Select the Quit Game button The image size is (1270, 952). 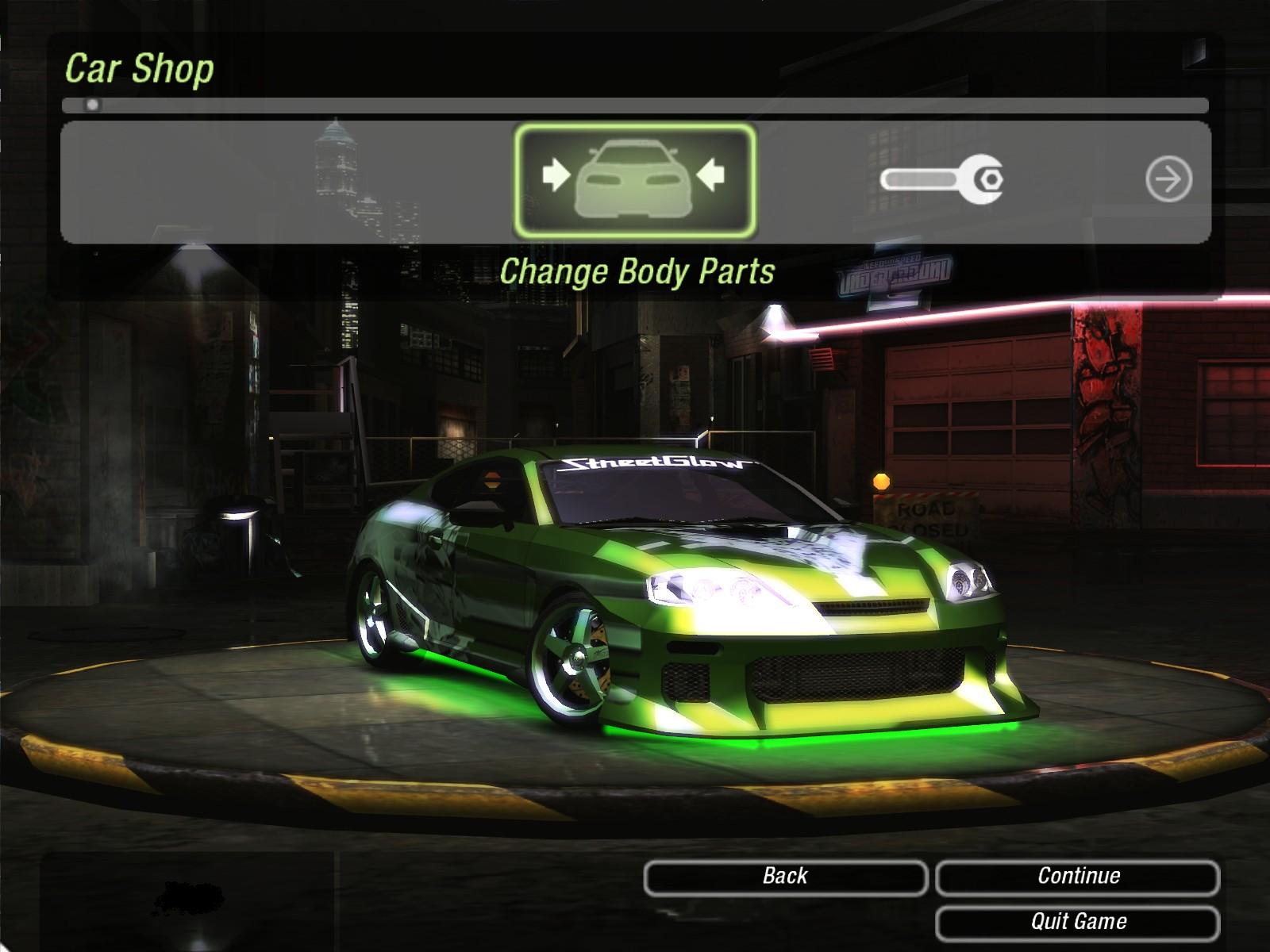coord(1078,922)
